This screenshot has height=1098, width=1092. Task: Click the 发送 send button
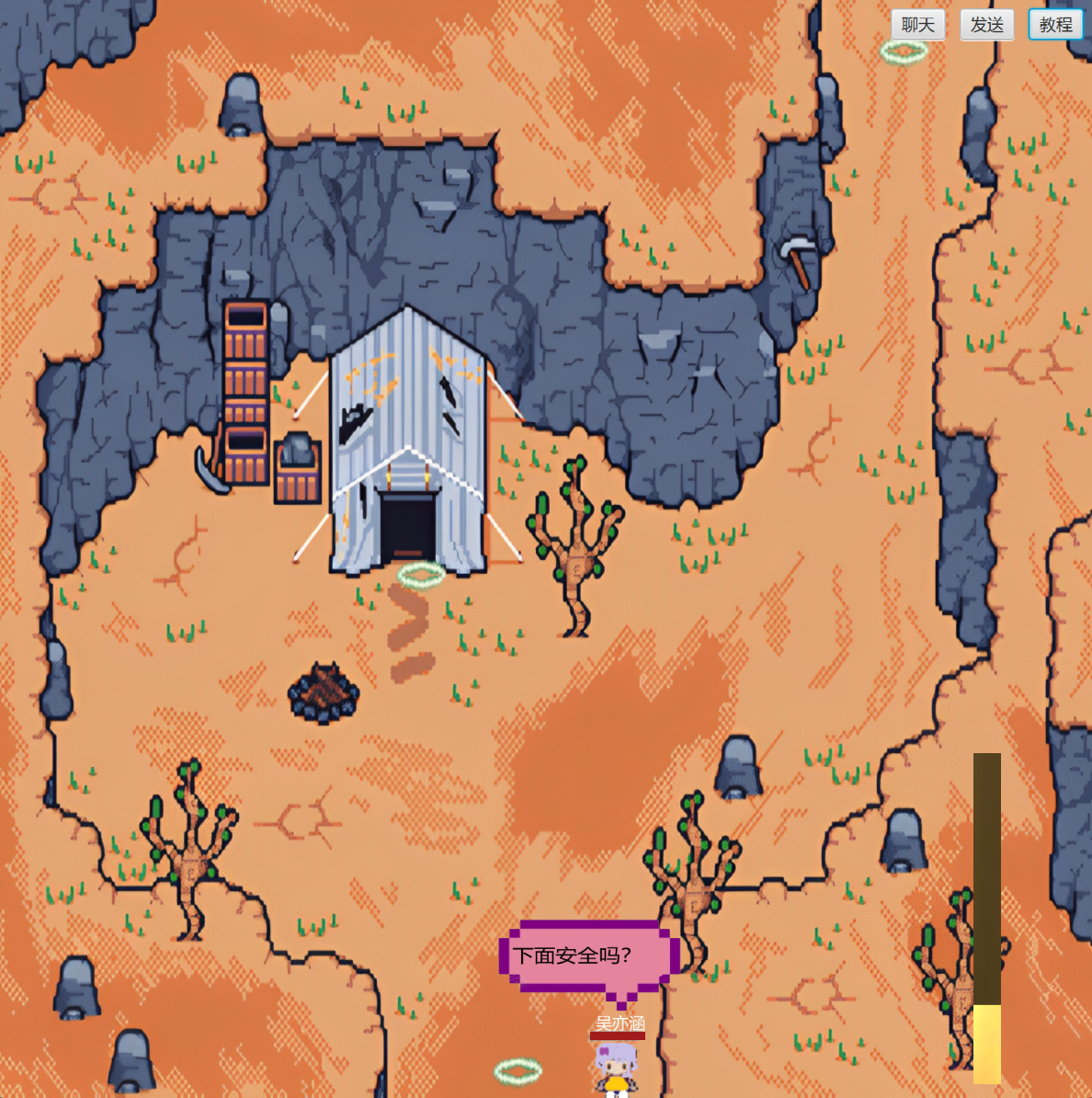(986, 25)
